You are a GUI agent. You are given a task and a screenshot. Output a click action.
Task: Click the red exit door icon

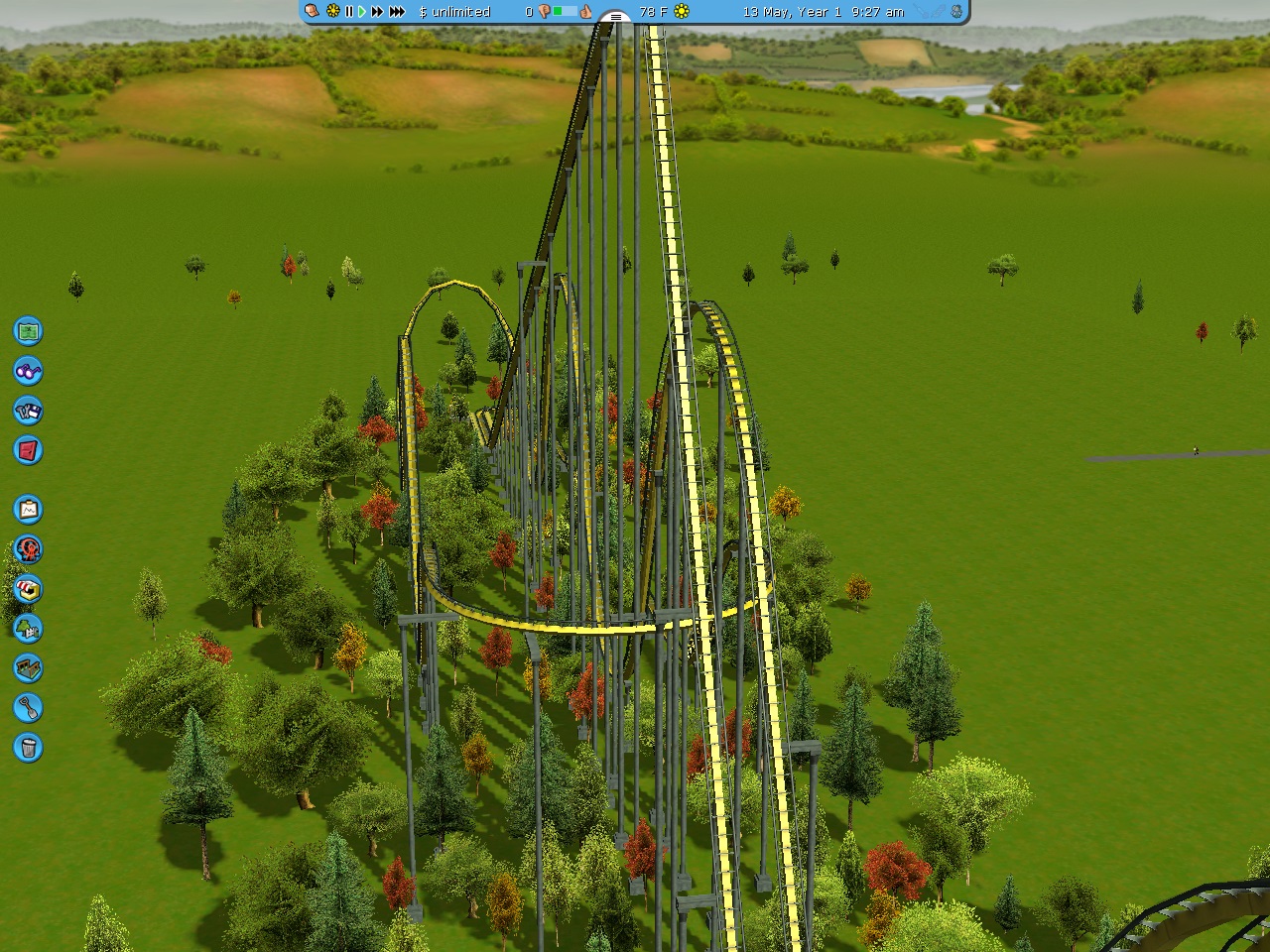(x=28, y=450)
